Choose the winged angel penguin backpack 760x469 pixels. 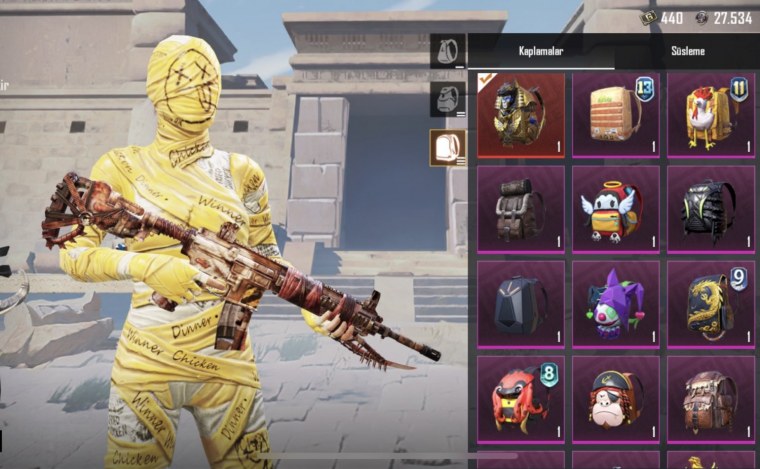(614, 208)
